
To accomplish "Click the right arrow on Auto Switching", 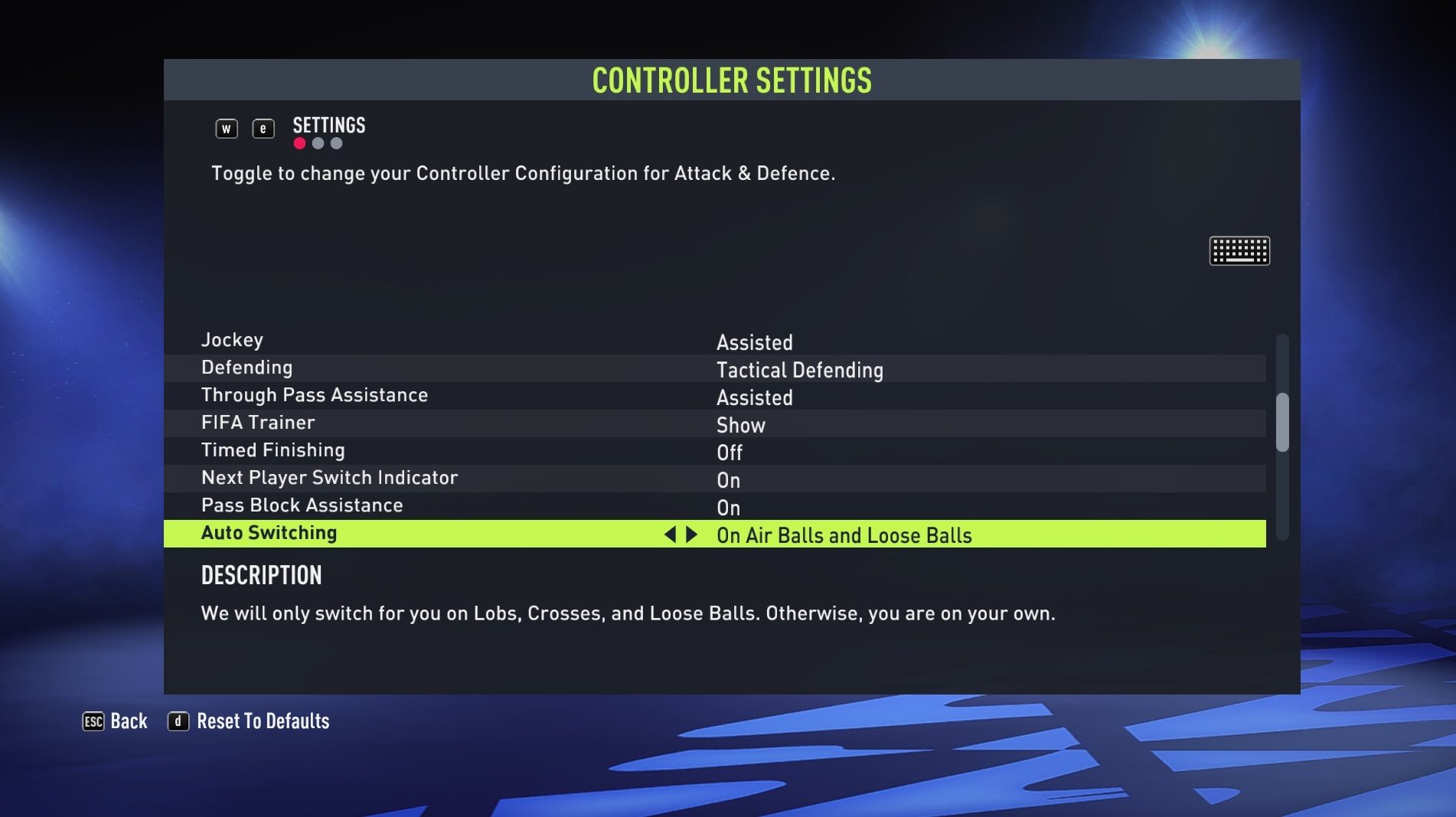I will 691,535.
